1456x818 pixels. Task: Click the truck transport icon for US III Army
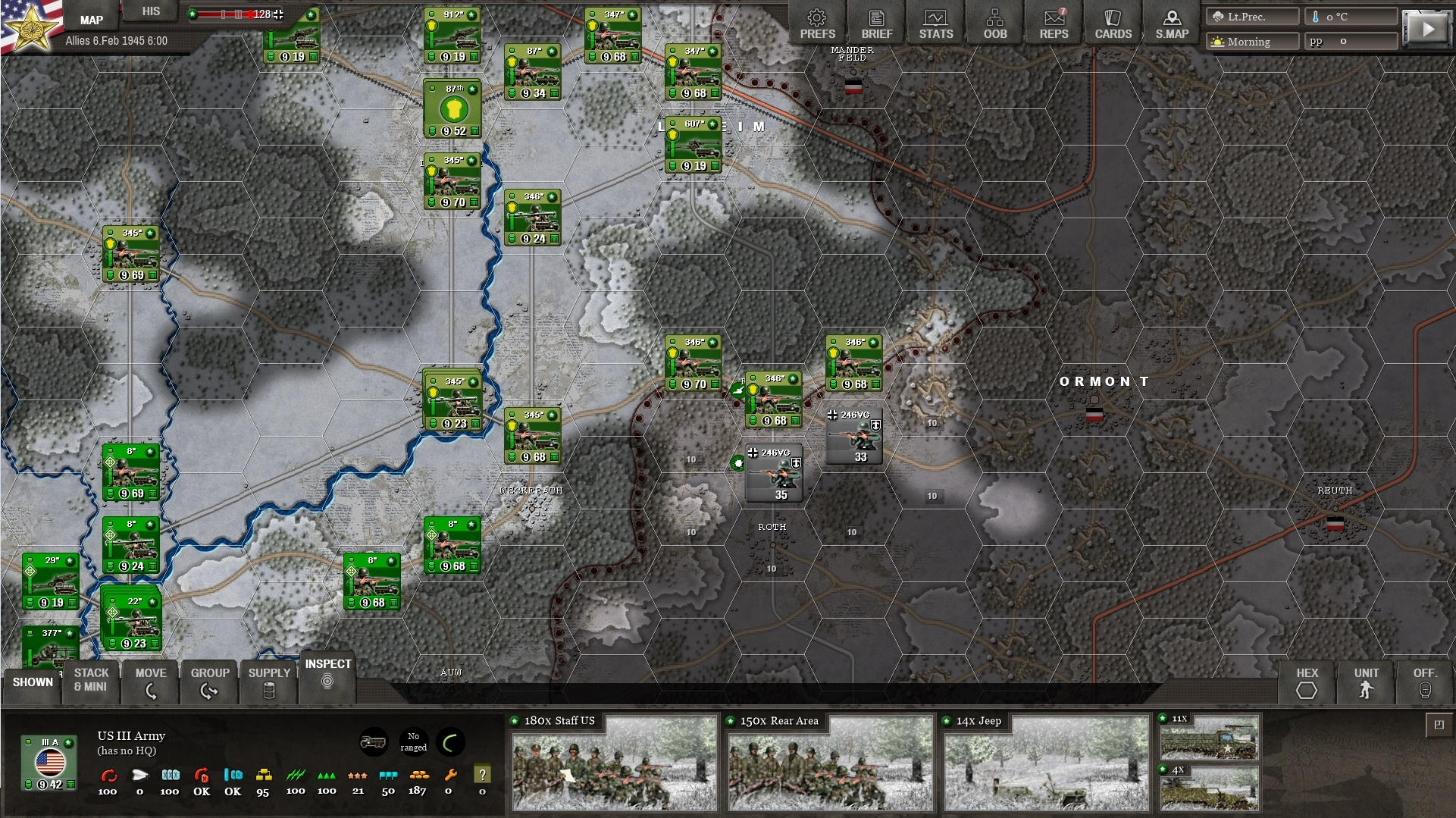click(x=373, y=743)
